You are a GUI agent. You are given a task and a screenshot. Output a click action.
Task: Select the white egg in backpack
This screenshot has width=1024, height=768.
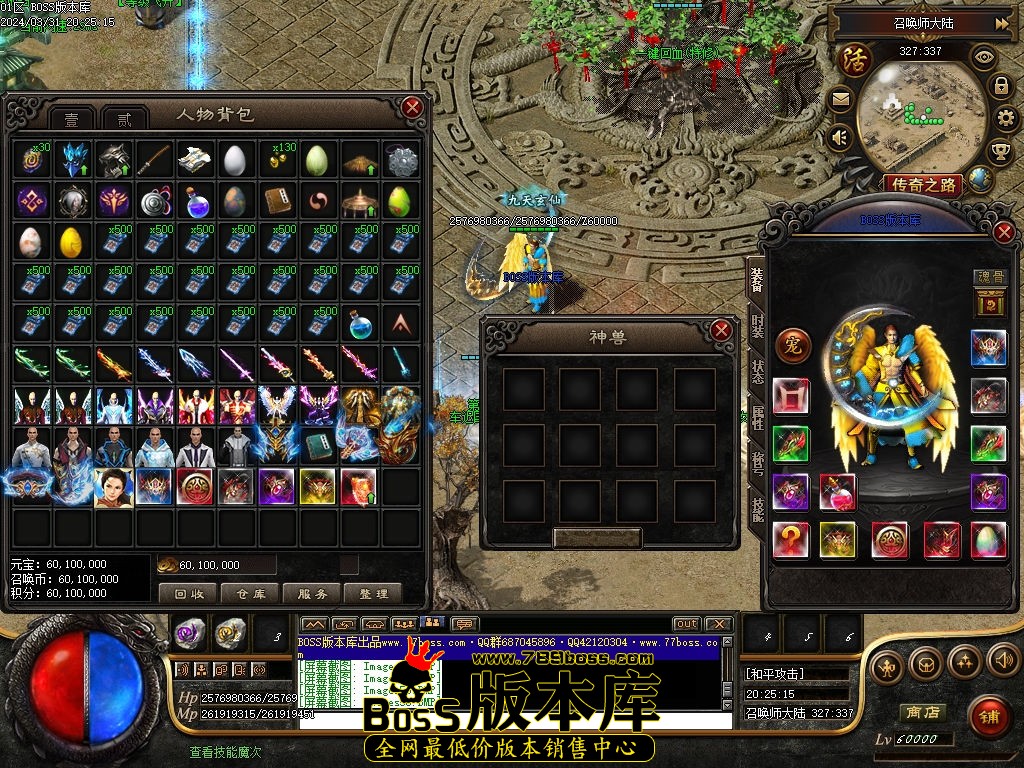pos(233,159)
